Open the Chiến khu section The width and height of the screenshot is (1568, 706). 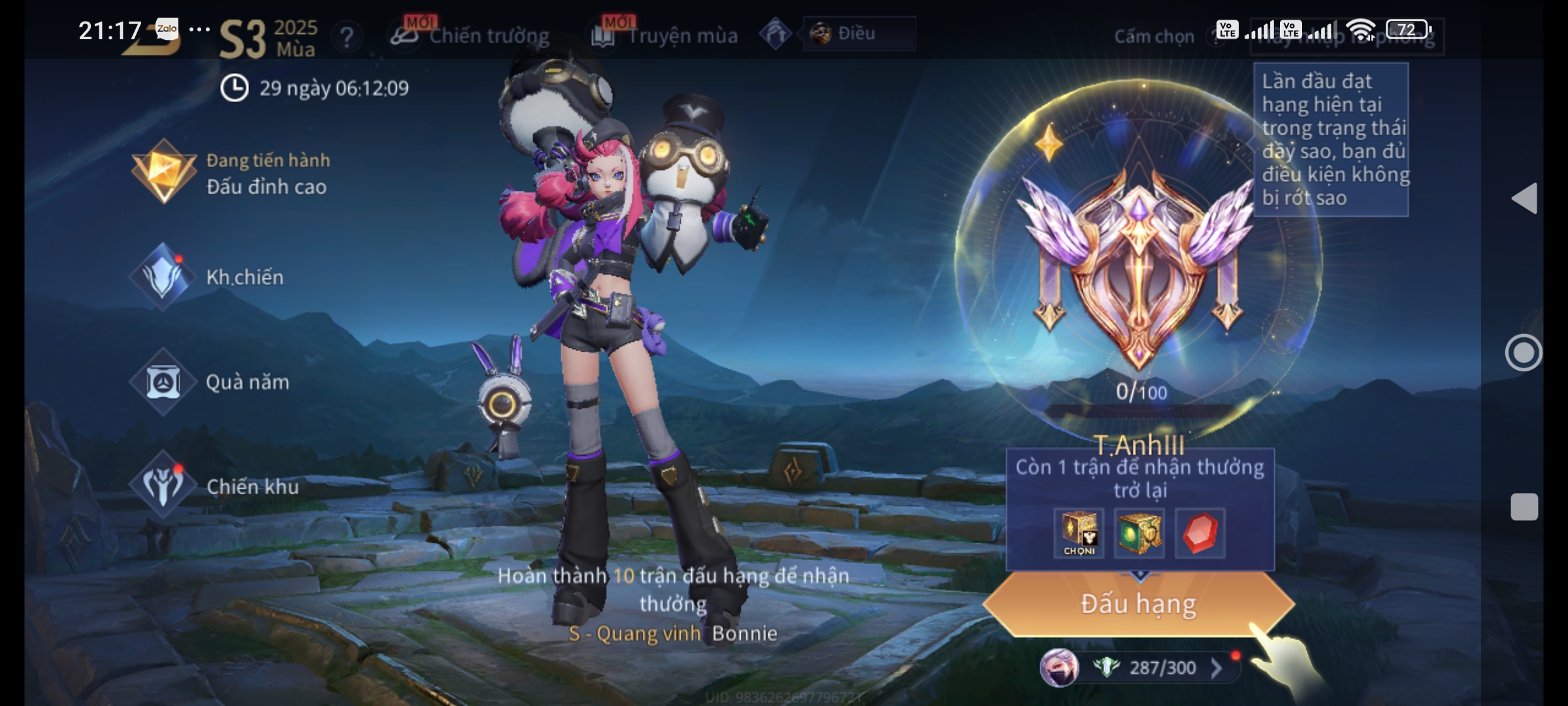click(216, 486)
